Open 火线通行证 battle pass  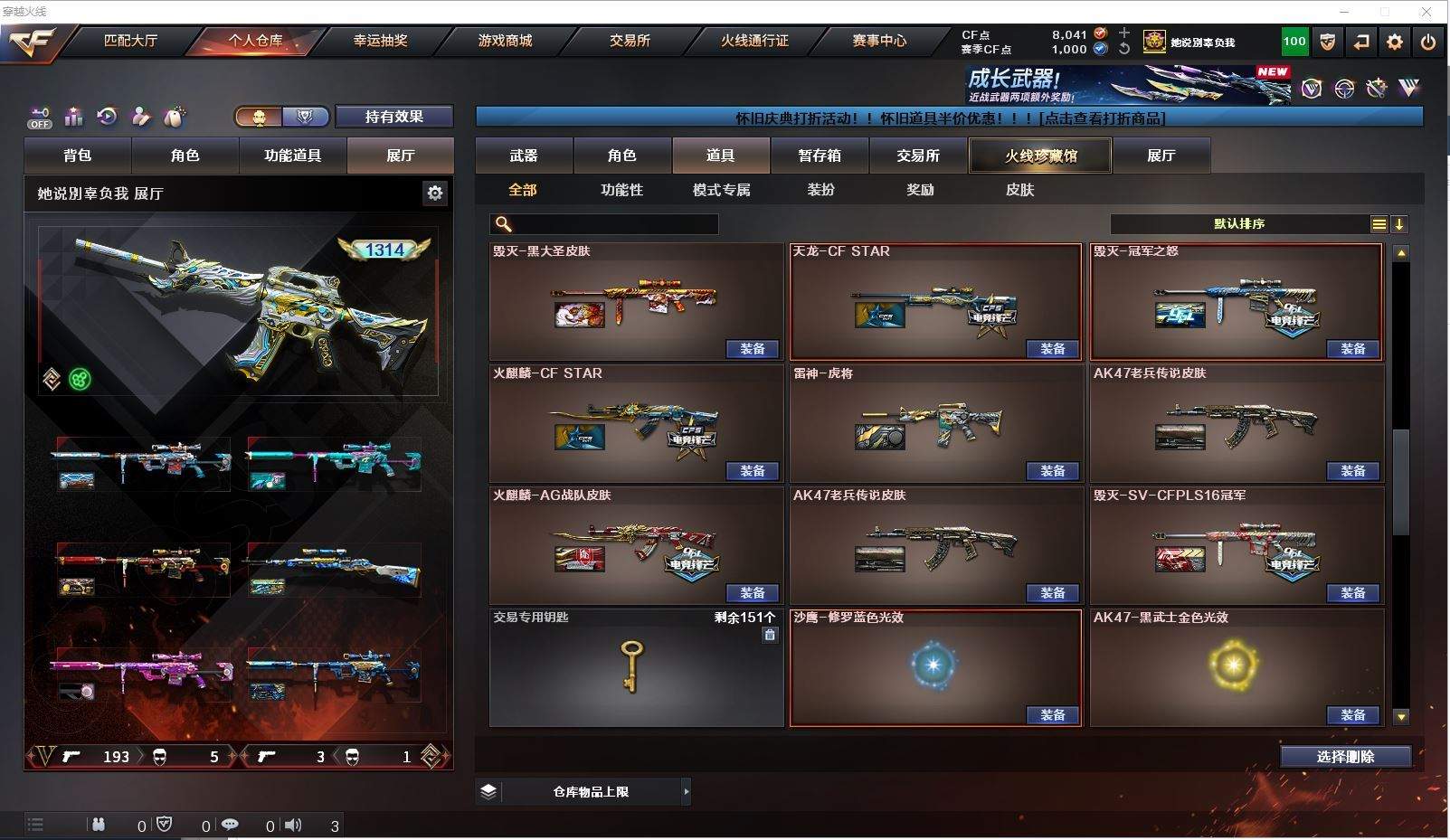[754, 41]
